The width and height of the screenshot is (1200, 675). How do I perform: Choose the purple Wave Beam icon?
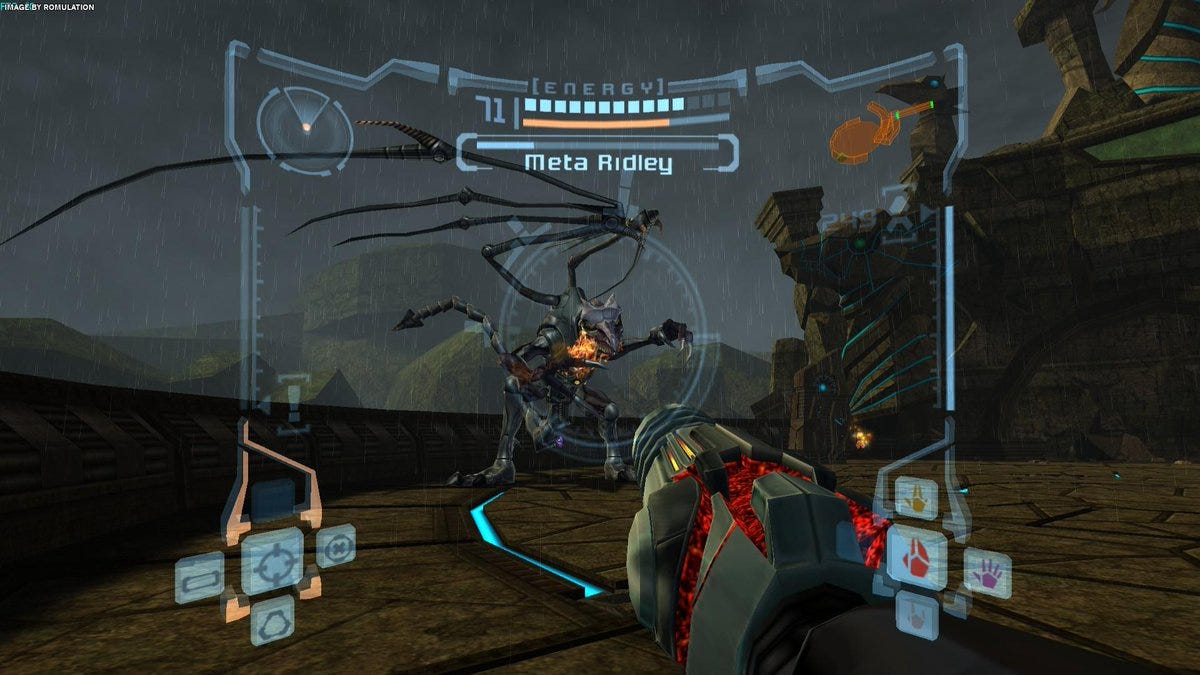pos(987,574)
